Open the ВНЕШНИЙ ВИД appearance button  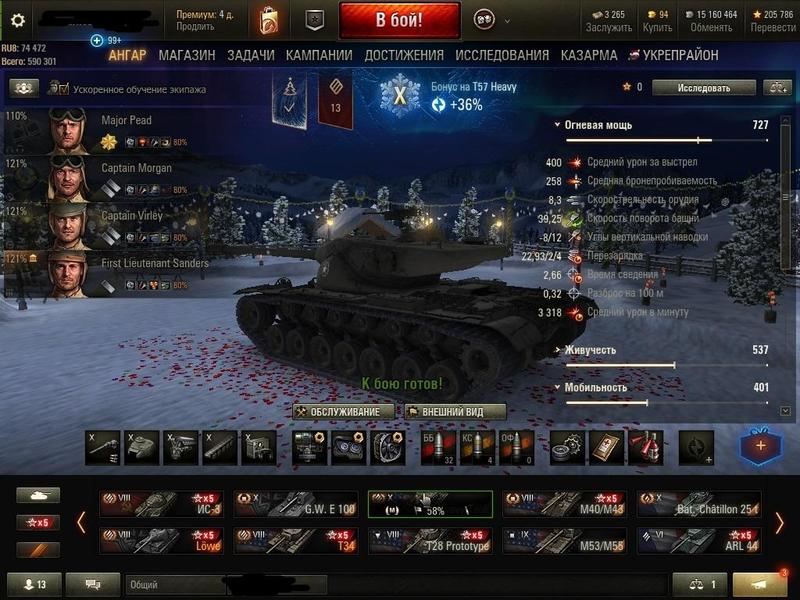[455, 412]
